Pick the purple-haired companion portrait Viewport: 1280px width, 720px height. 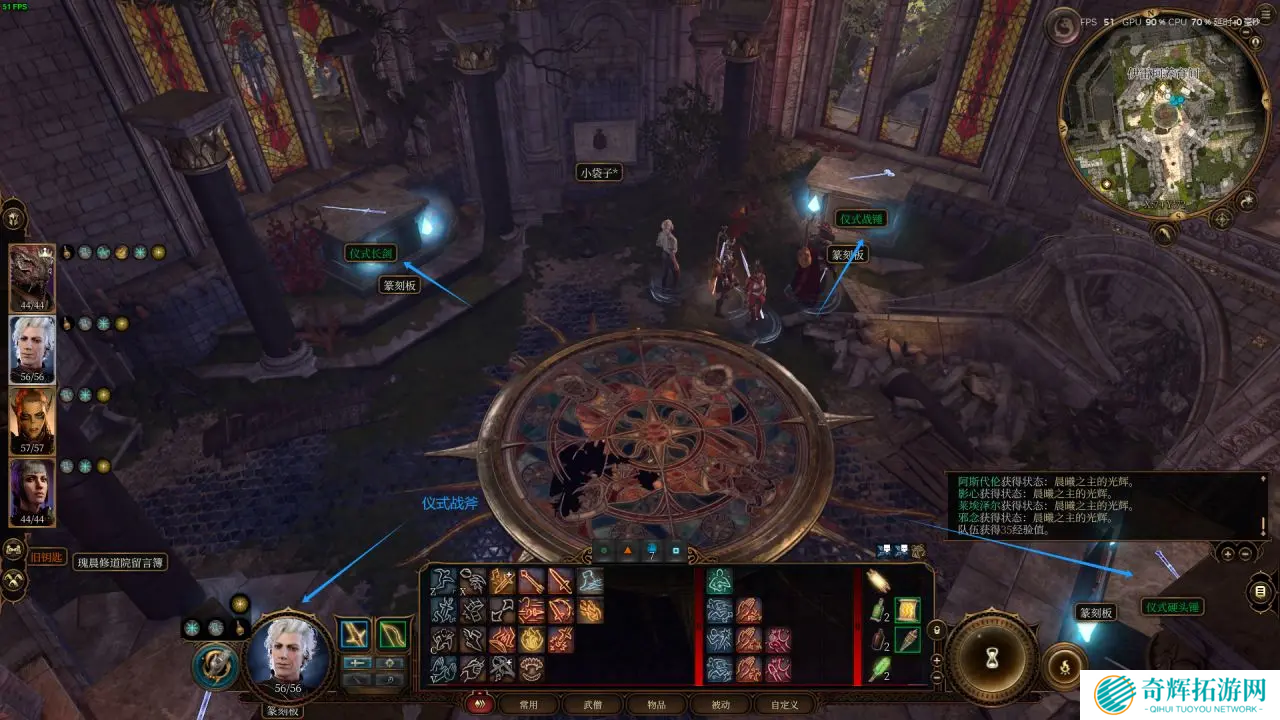coord(32,491)
